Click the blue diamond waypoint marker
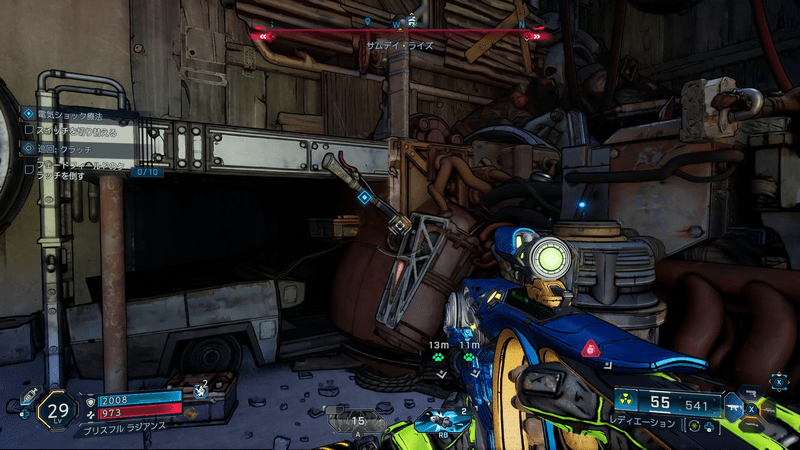Screen dimensions: 800x450 [x=364, y=198]
